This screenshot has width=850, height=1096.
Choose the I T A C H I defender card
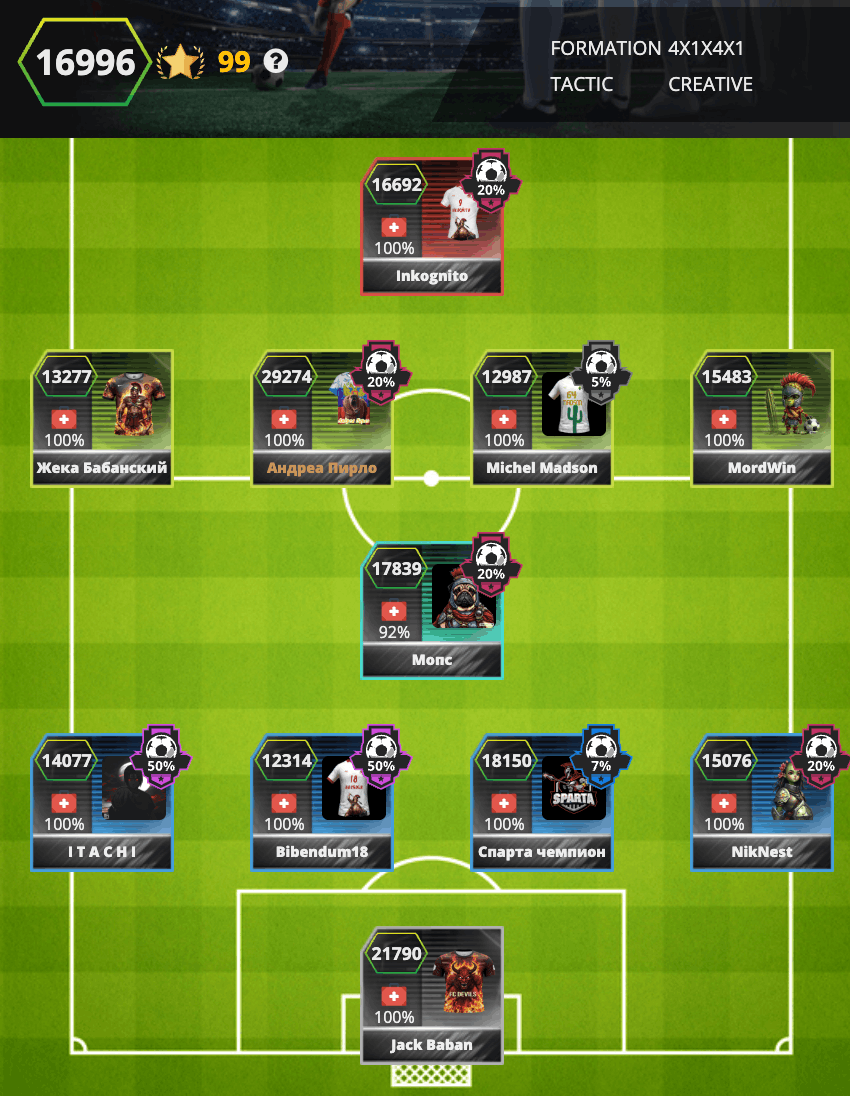102,803
